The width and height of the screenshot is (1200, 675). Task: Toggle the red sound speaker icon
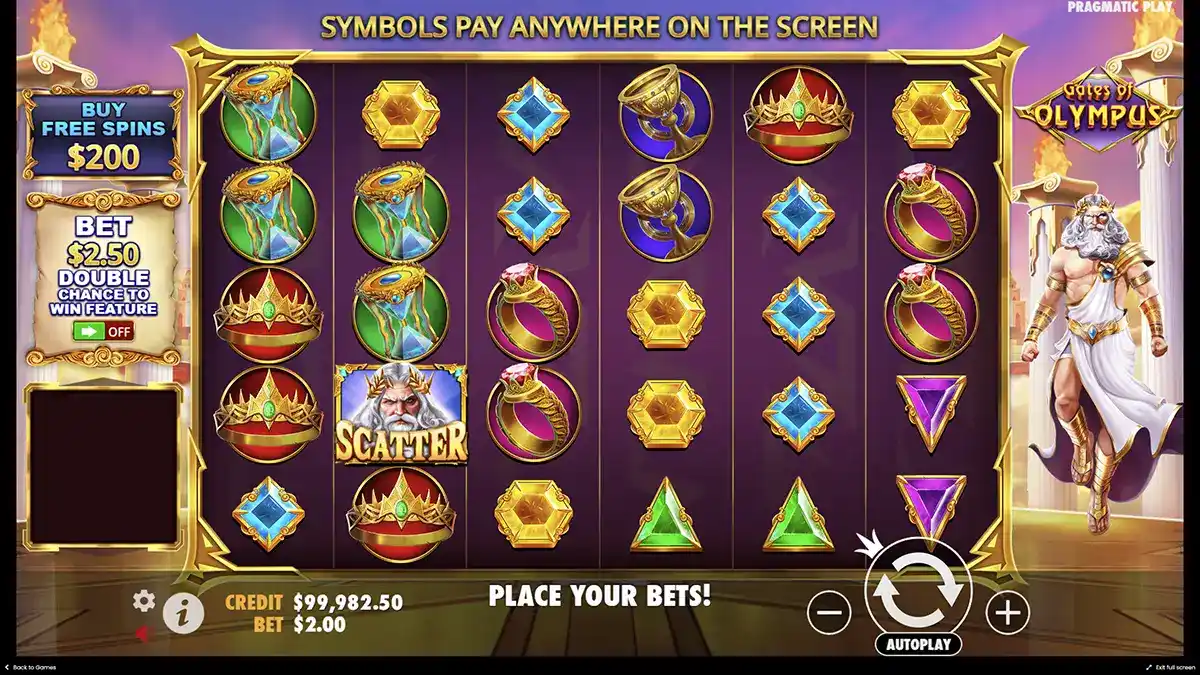143,633
